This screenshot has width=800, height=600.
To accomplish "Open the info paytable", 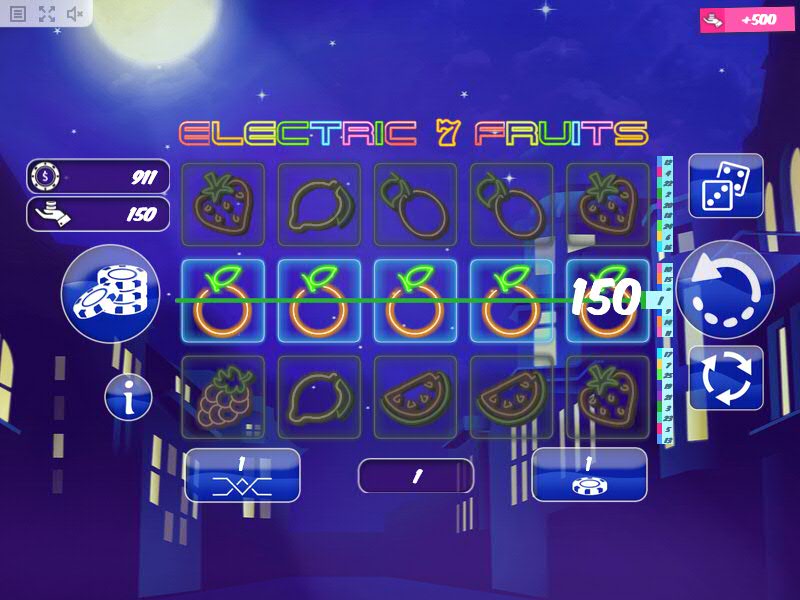I will [129, 398].
